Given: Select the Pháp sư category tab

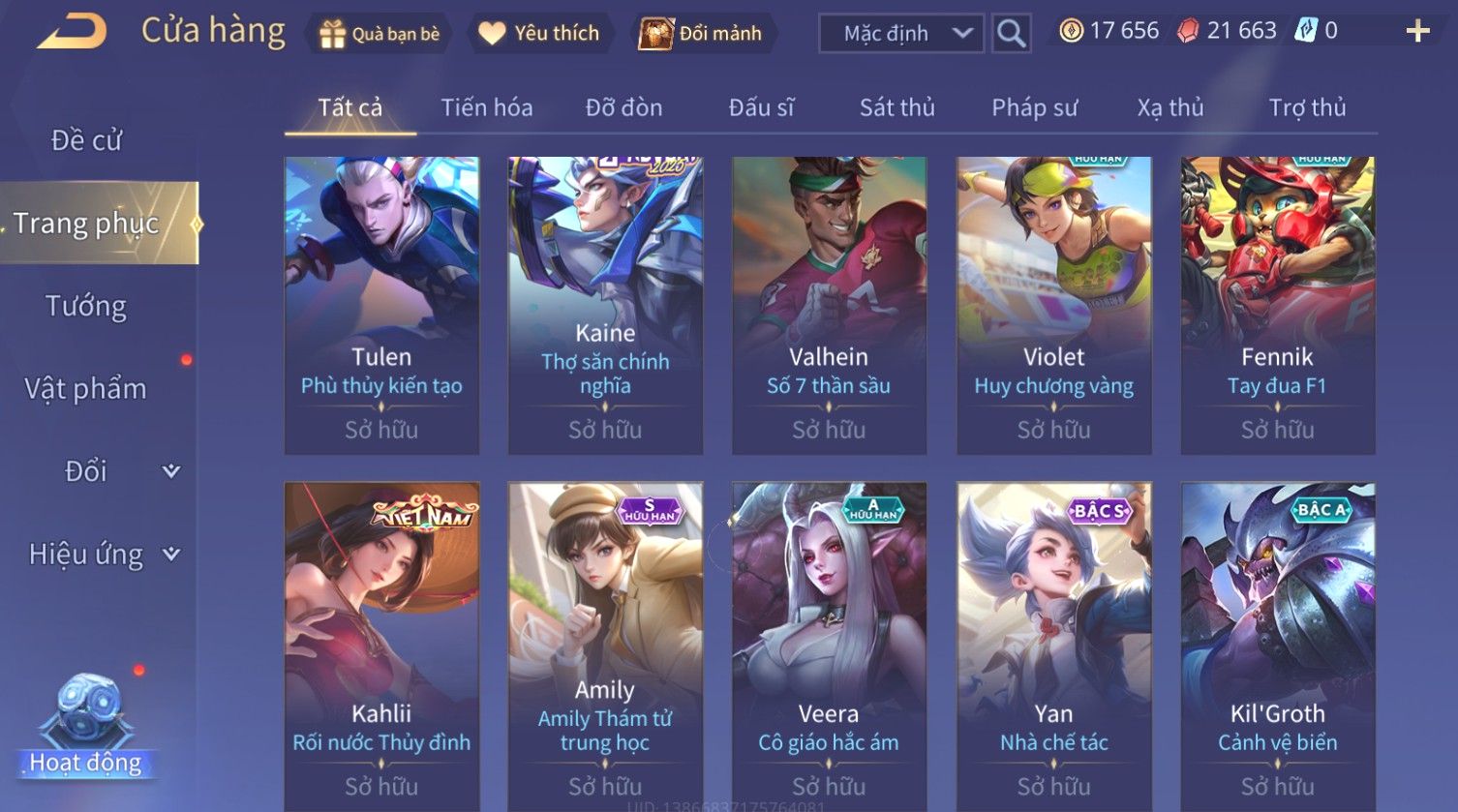Looking at the screenshot, I should [x=1034, y=107].
